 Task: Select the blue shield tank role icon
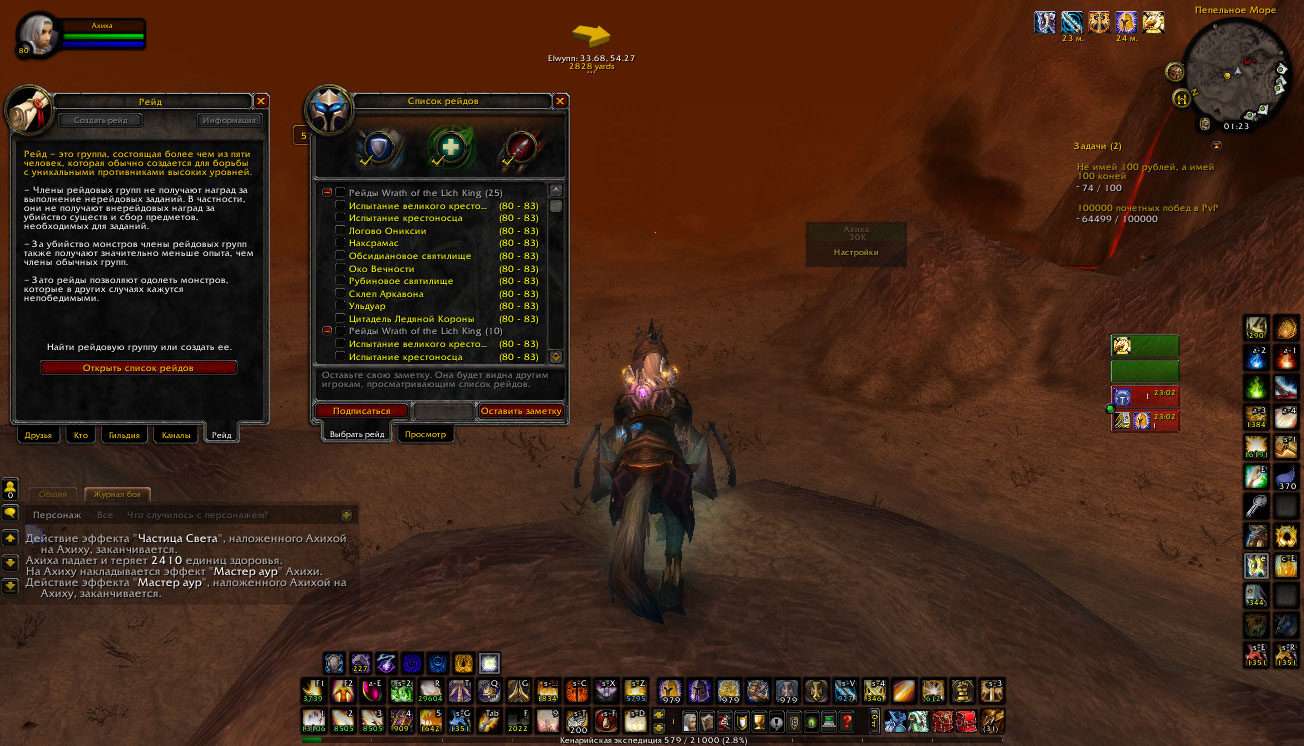pos(380,147)
